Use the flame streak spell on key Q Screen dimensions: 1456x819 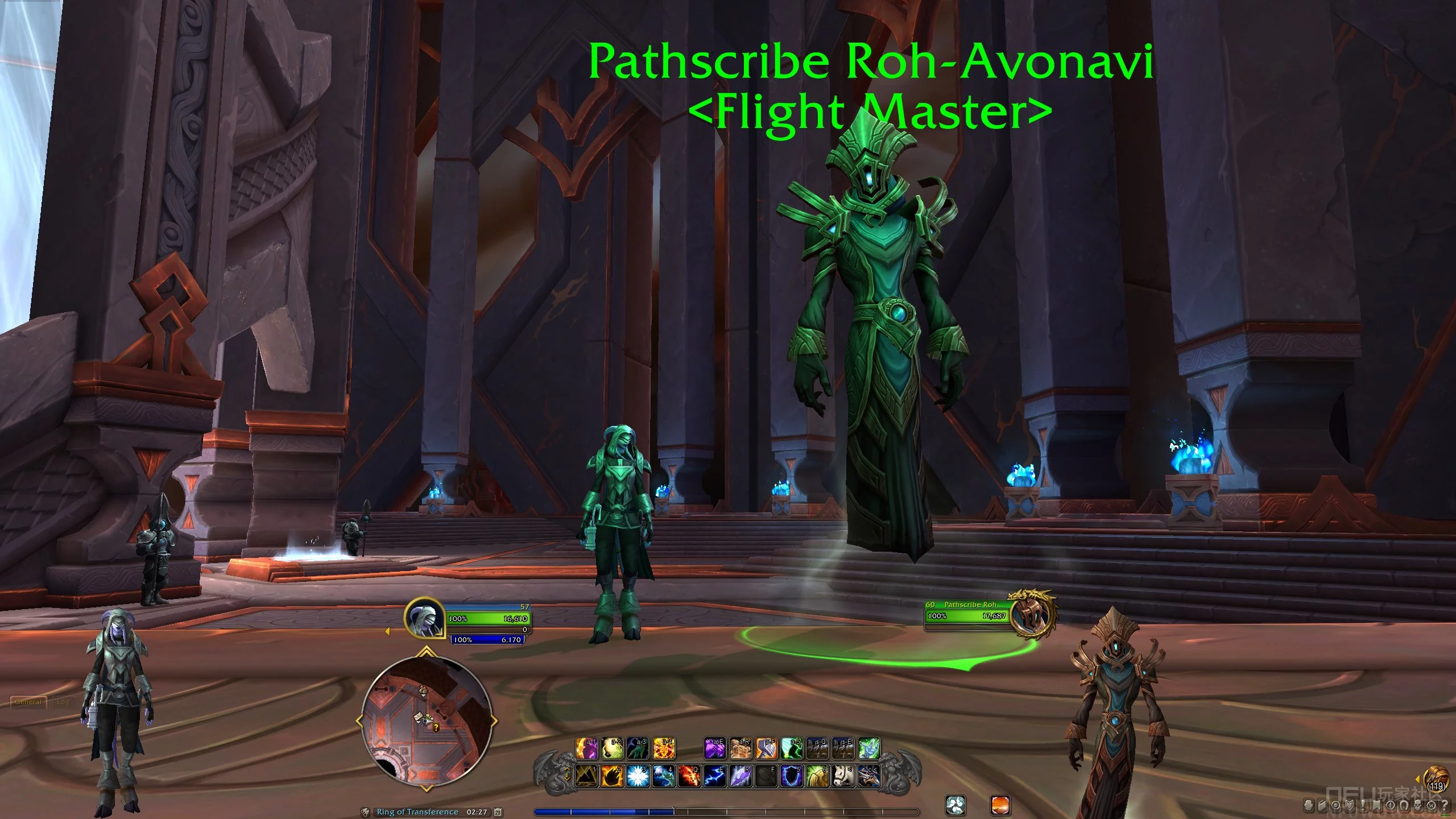(689, 776)
